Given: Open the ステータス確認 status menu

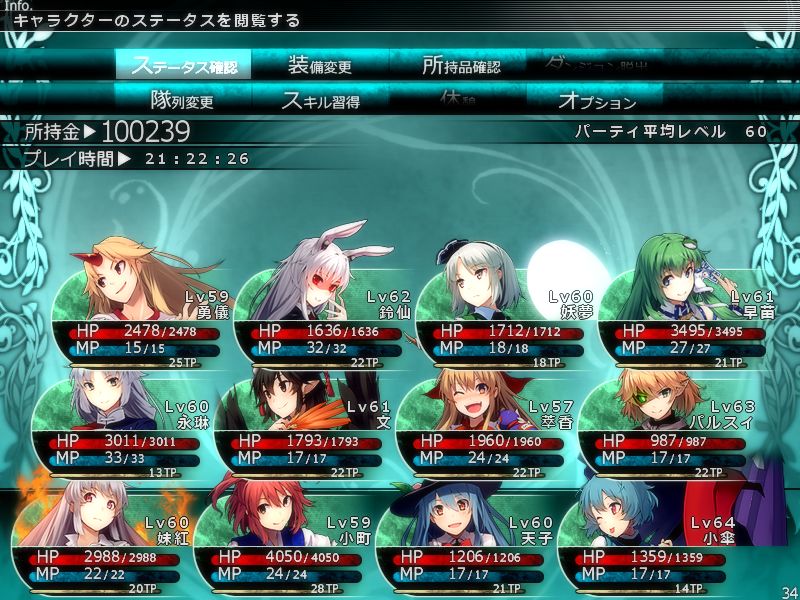Looking at the screenshot, I should click(x=183, y=66).
